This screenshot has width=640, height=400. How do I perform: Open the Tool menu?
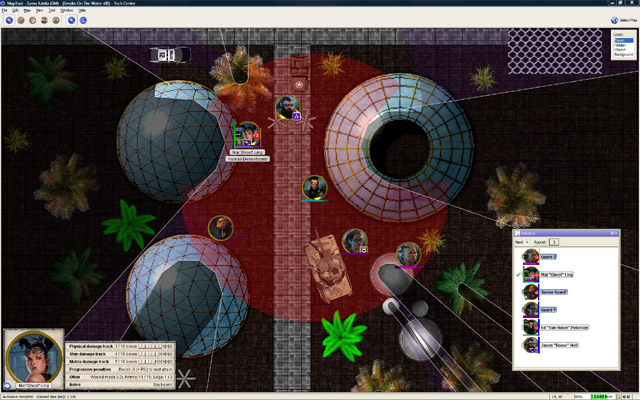53,10
